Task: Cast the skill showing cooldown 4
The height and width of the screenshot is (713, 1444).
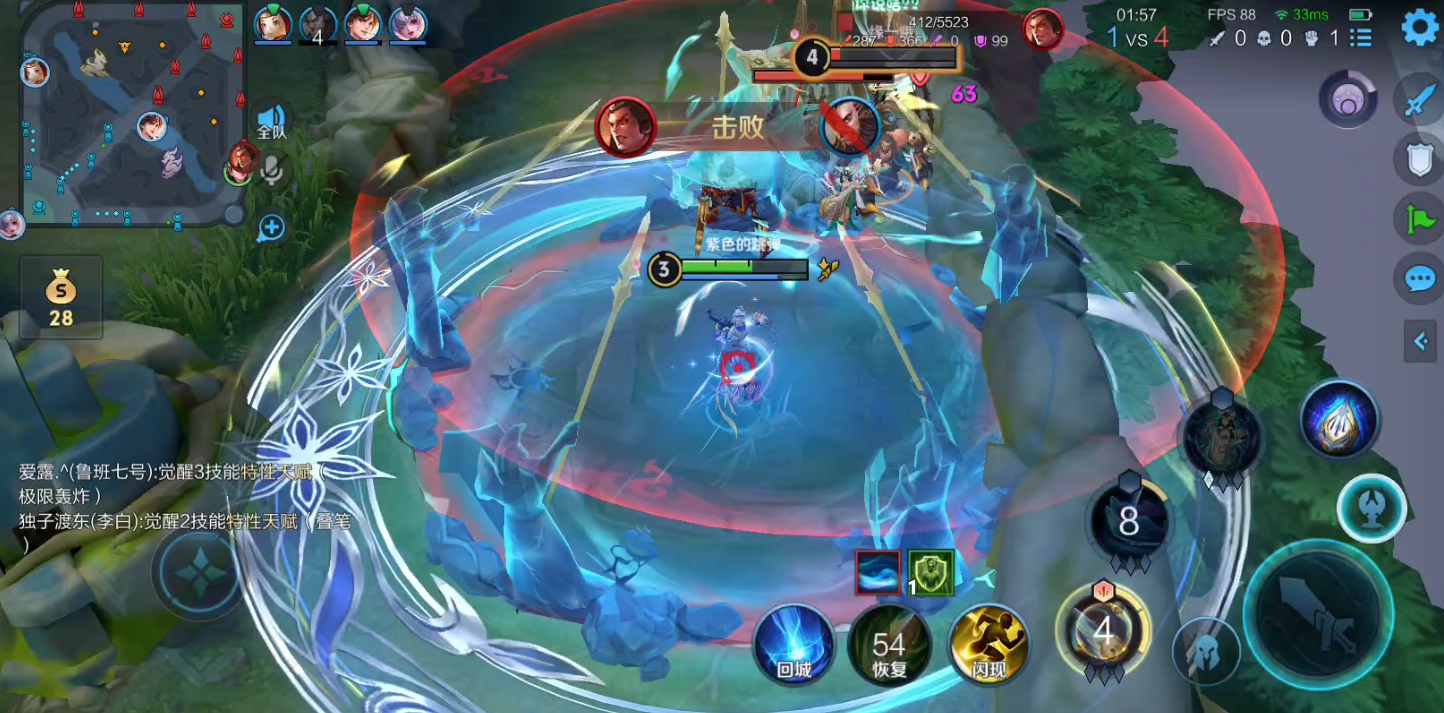Action: click(1103, 632)
